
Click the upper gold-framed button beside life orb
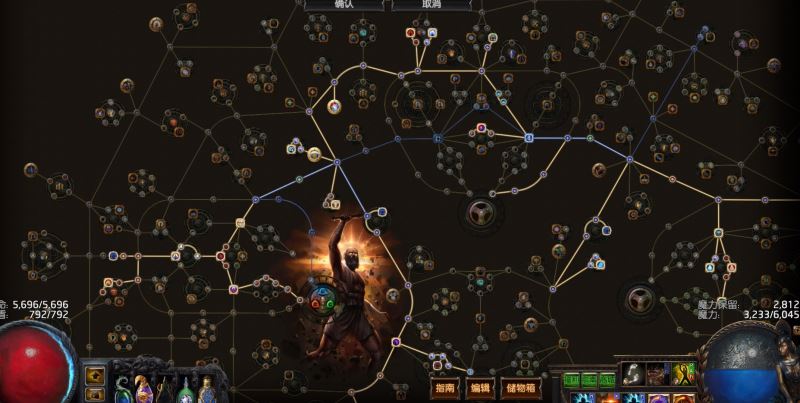point(96,376)
